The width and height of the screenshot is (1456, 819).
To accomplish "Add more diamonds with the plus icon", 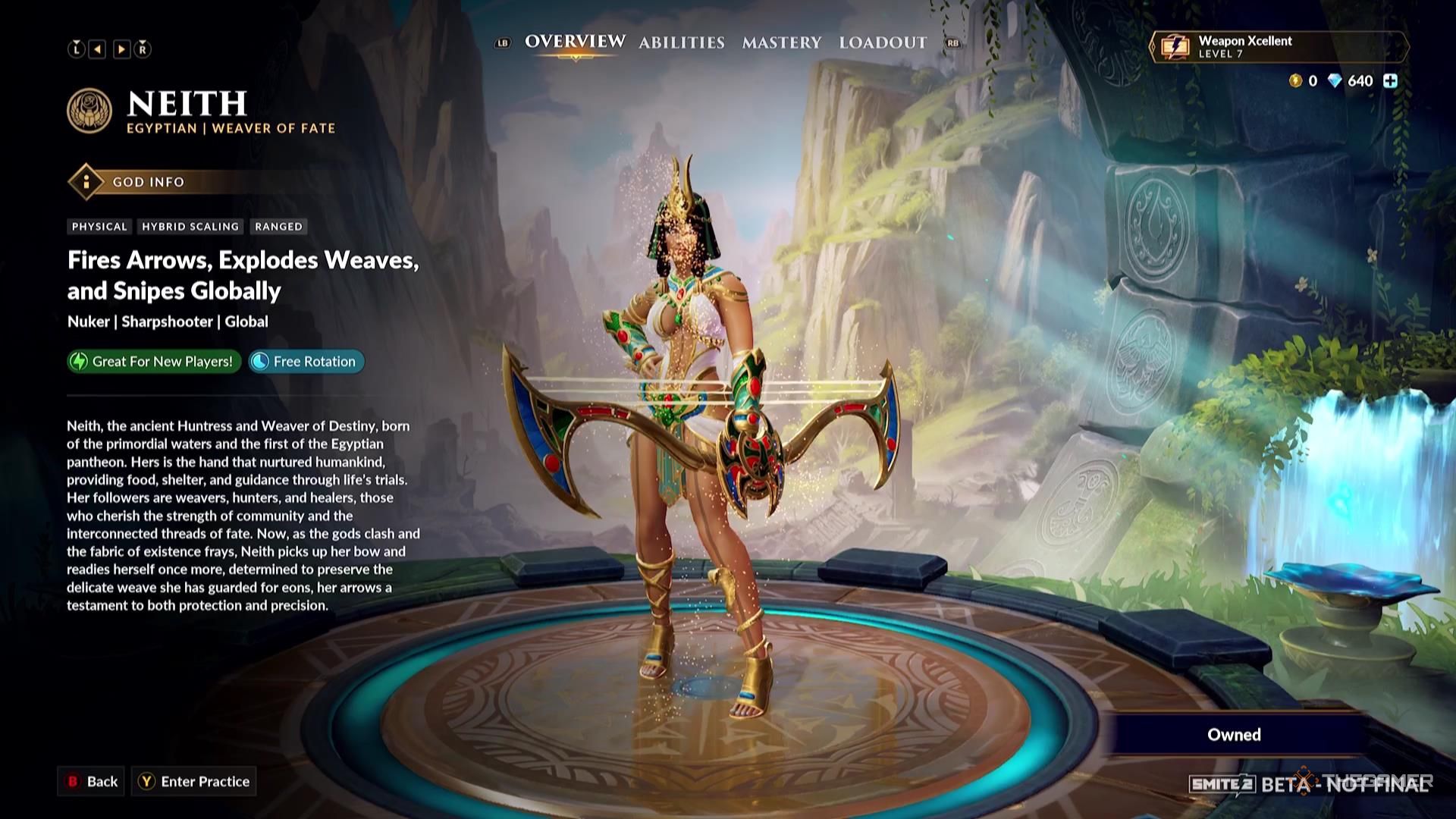I will 1390,81.
